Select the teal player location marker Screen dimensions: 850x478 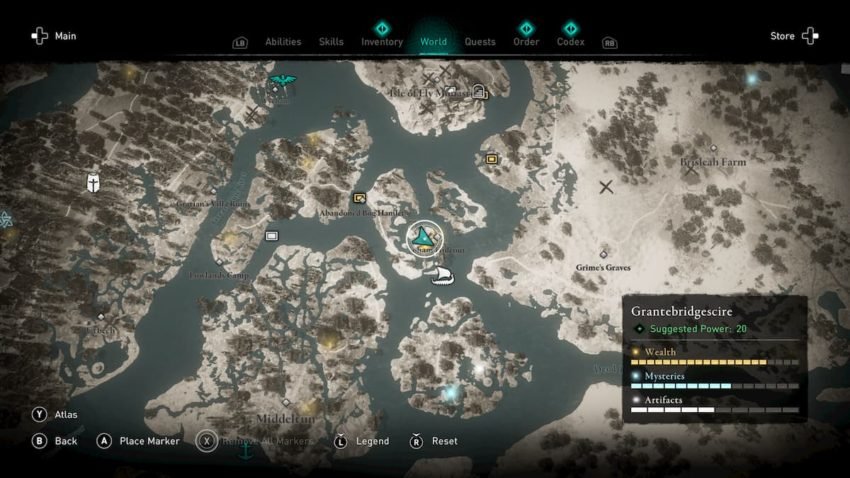click(x=426, y=238)
